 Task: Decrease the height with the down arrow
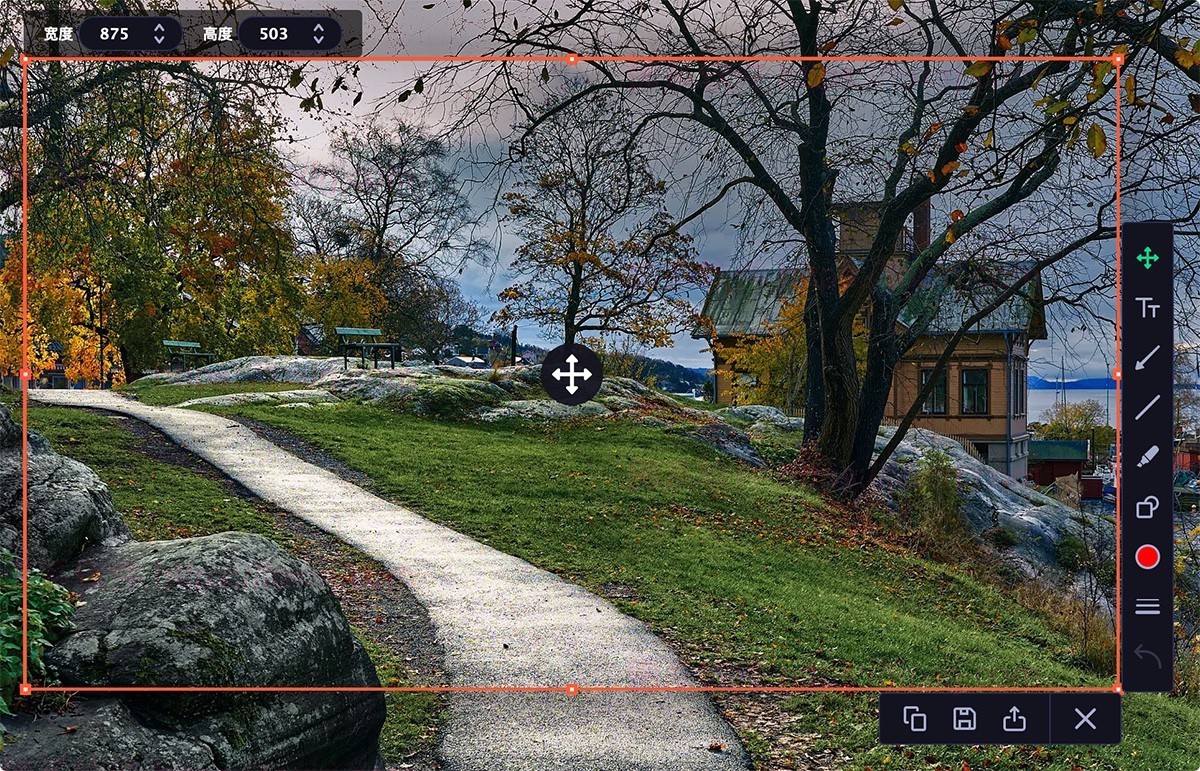[318, 40]
